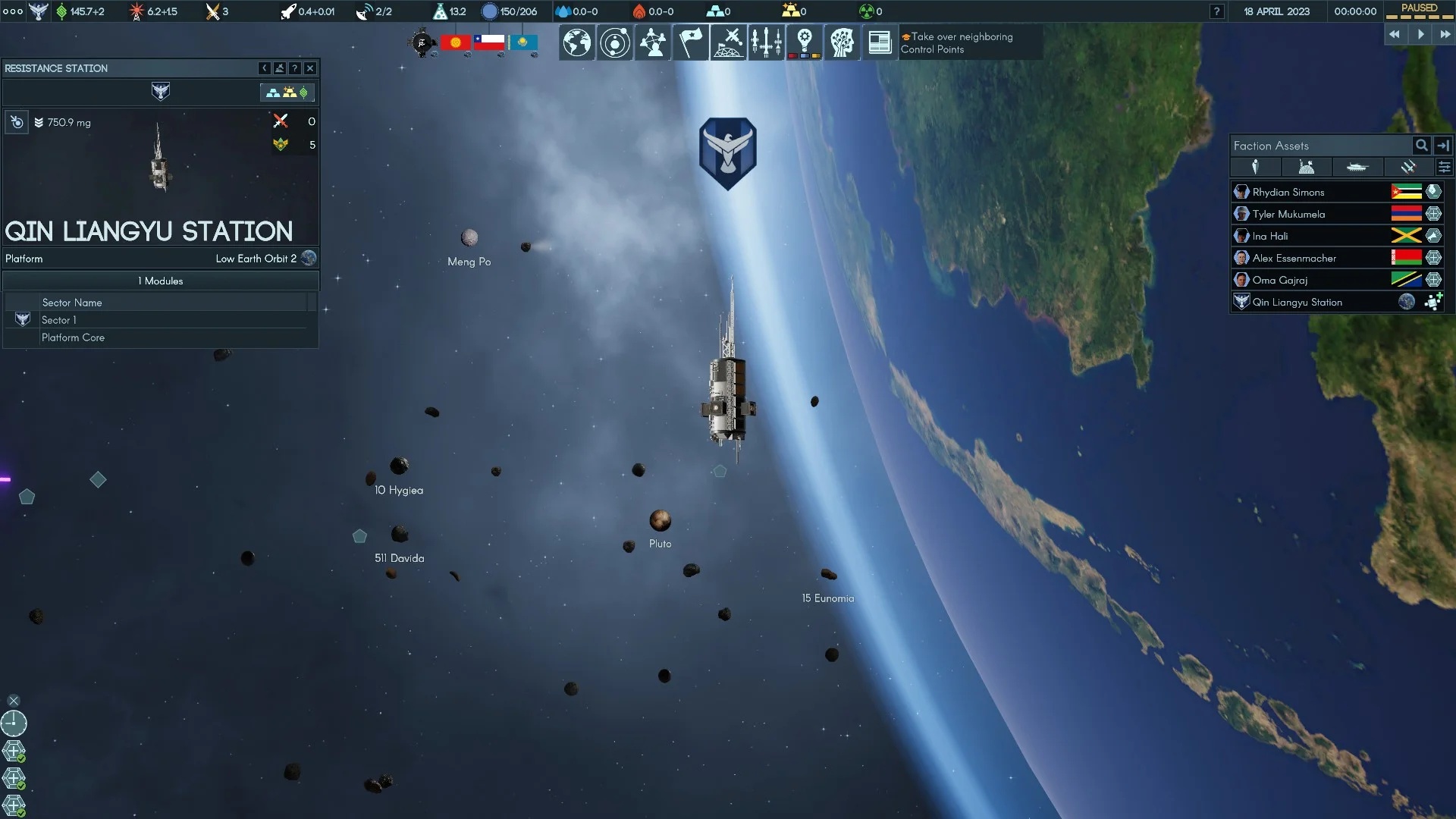Screen dimensions: 1456x819
Task: Resume time with the play button
Action: point(1420,34)
